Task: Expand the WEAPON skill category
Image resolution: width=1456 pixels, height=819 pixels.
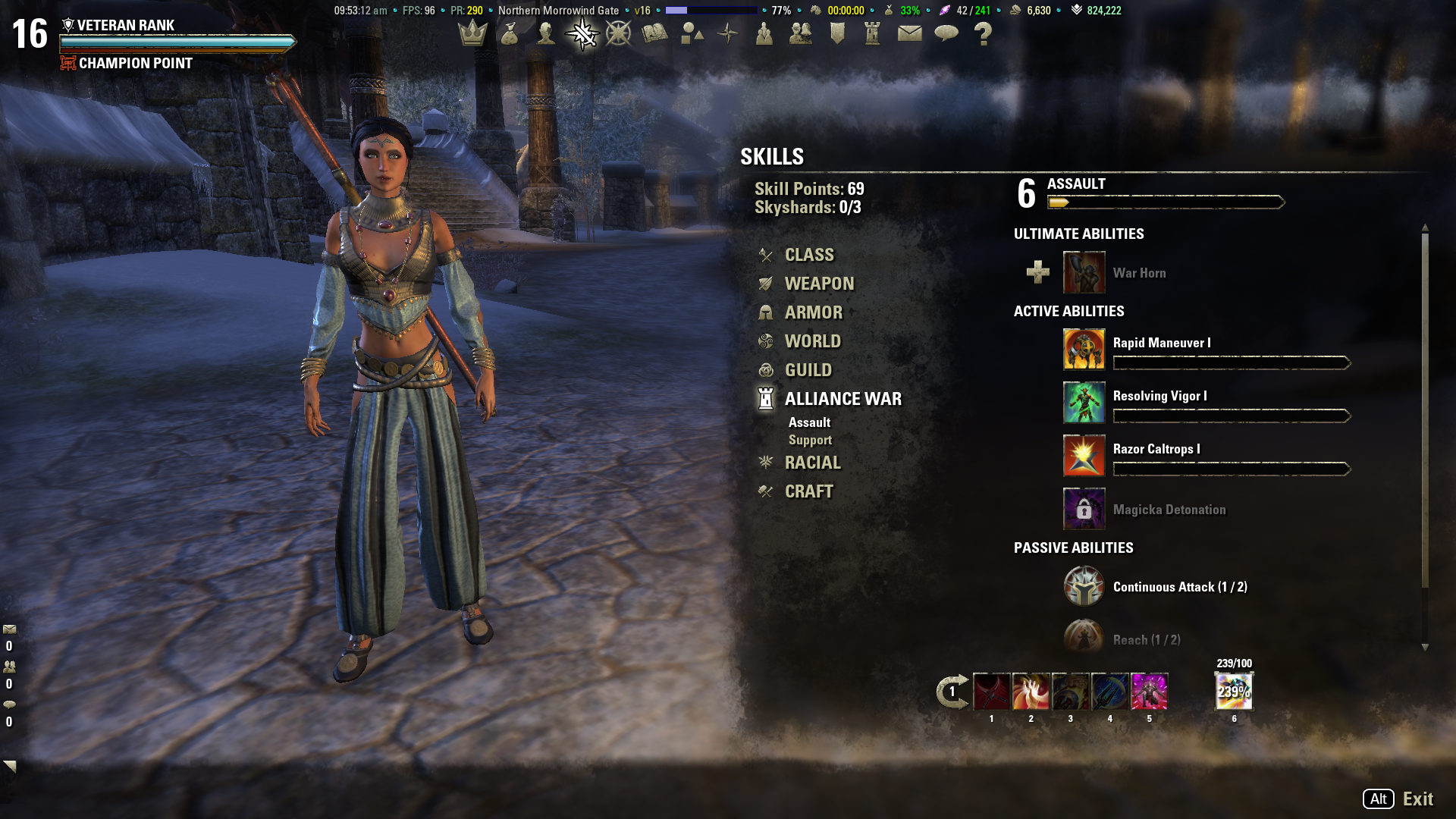Action: pos(820,283)
